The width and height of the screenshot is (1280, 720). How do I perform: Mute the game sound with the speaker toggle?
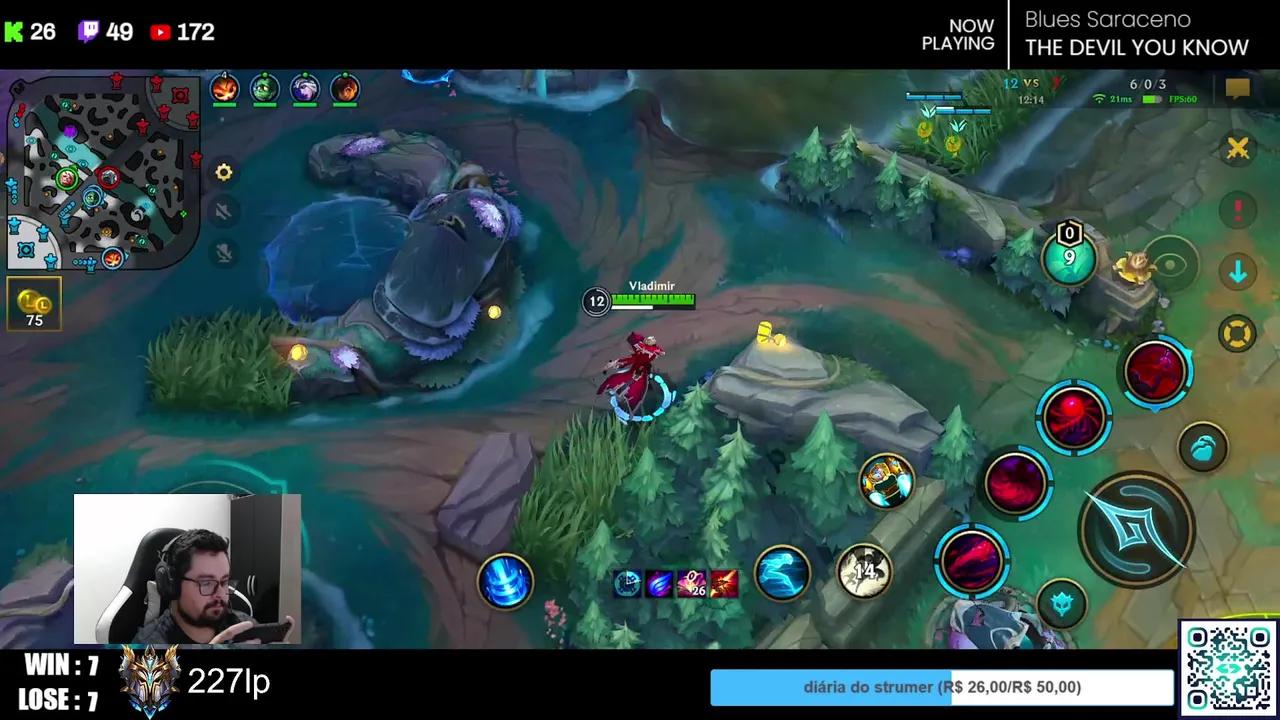[x=223, y=213]
